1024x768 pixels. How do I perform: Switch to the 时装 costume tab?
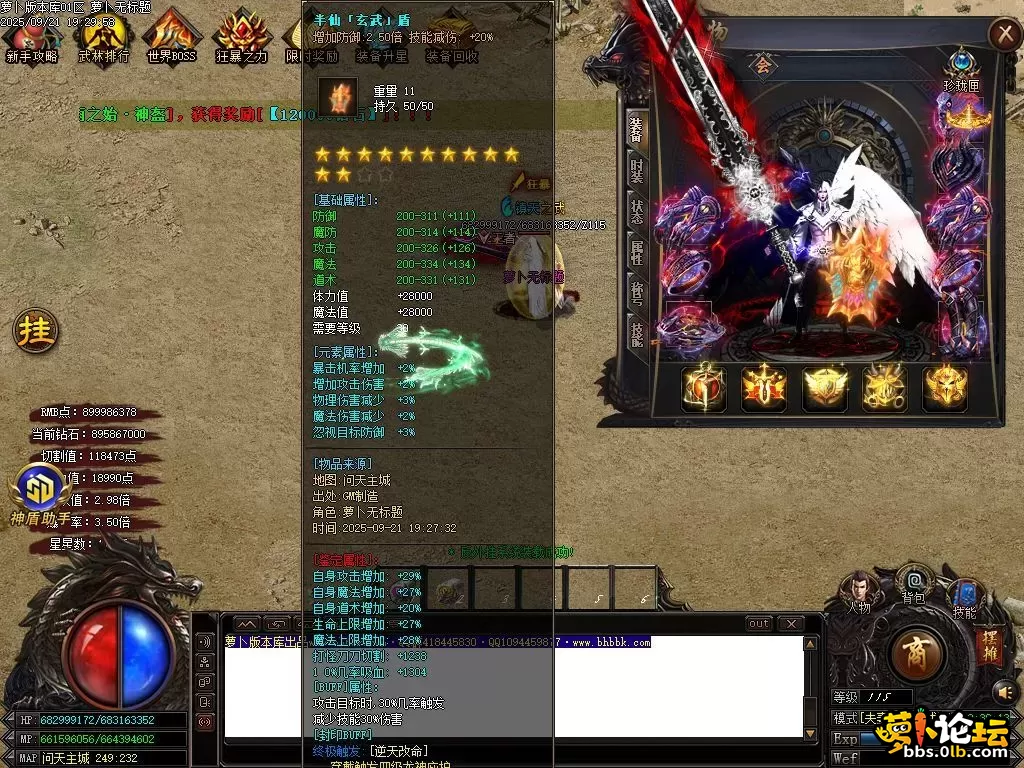pyautogui.click(x=637, y=171)
